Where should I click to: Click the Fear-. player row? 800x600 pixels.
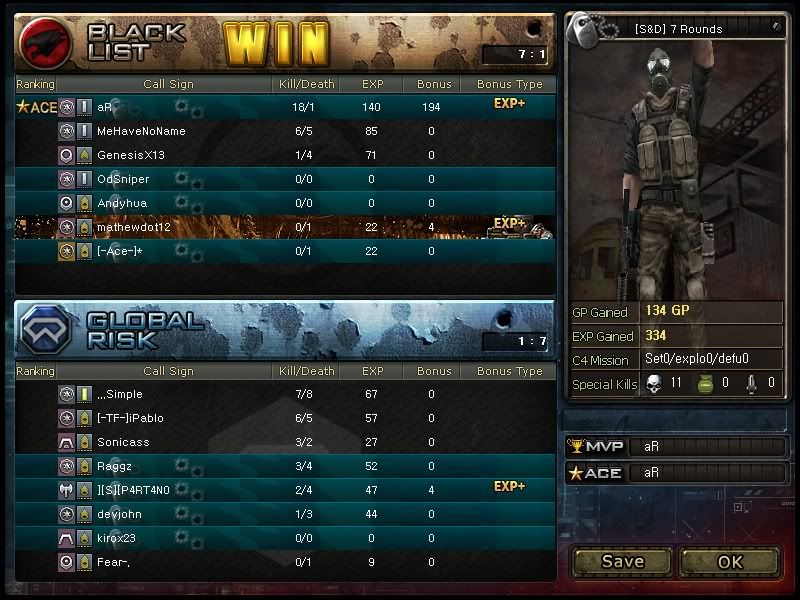point(116,562)
